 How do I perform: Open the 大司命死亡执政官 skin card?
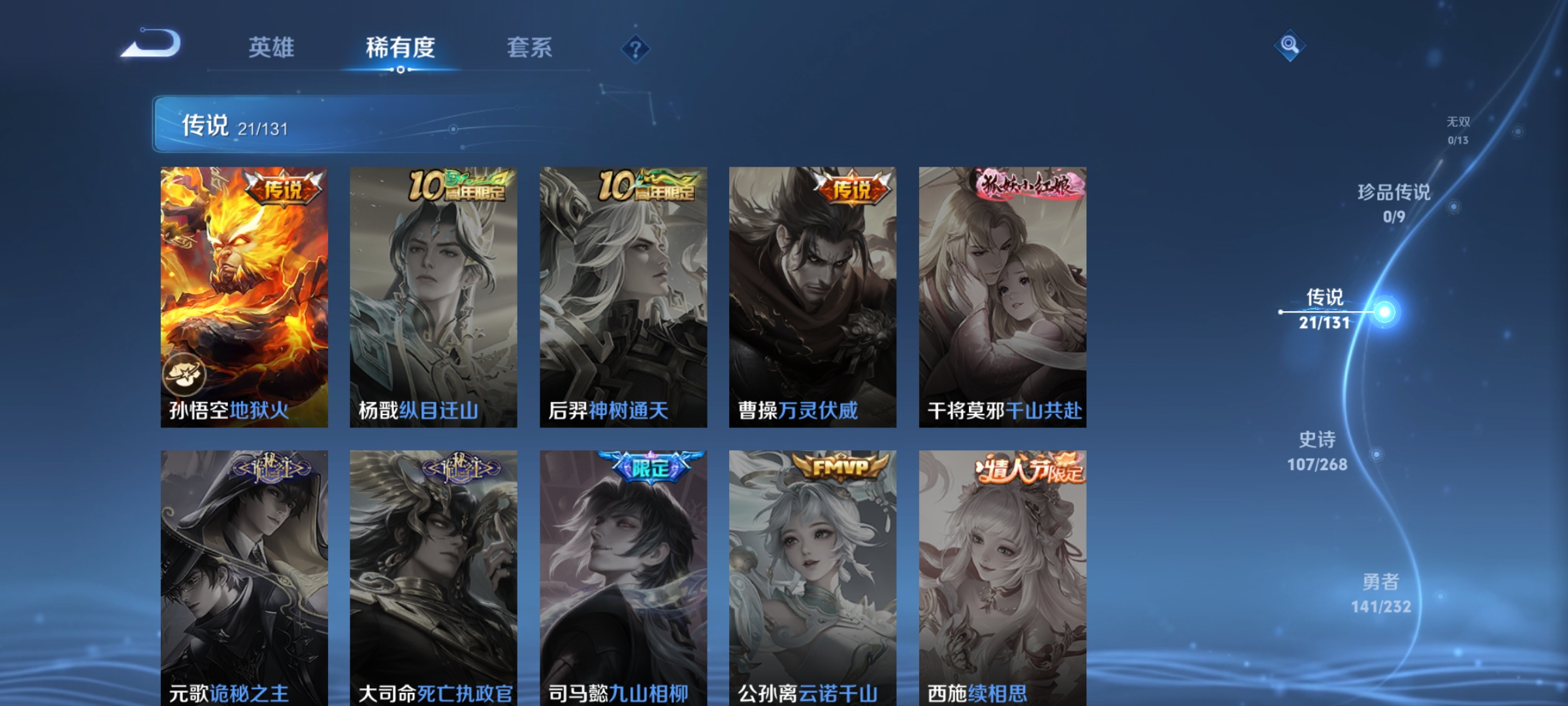[x=433, y=575]
